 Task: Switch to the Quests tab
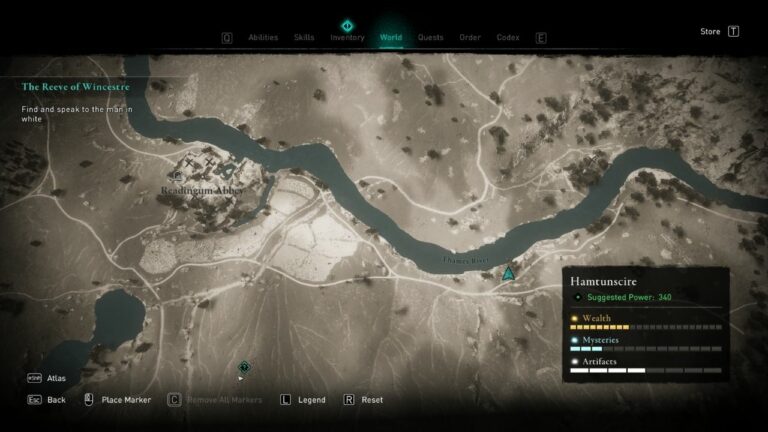click(x=431, y=38)
